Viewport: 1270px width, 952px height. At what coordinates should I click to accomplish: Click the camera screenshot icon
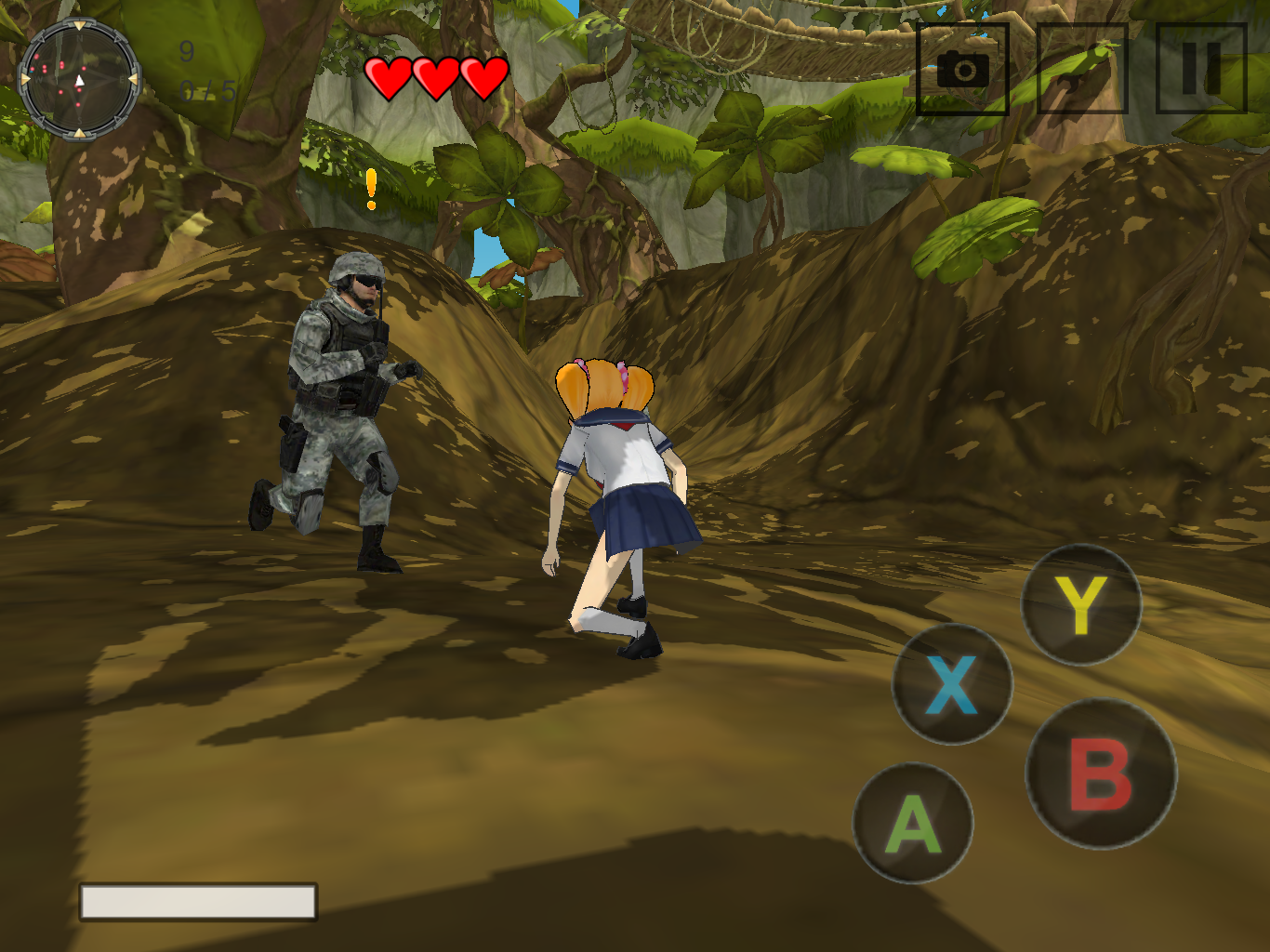pyautogui.click(x=964, y=72)
